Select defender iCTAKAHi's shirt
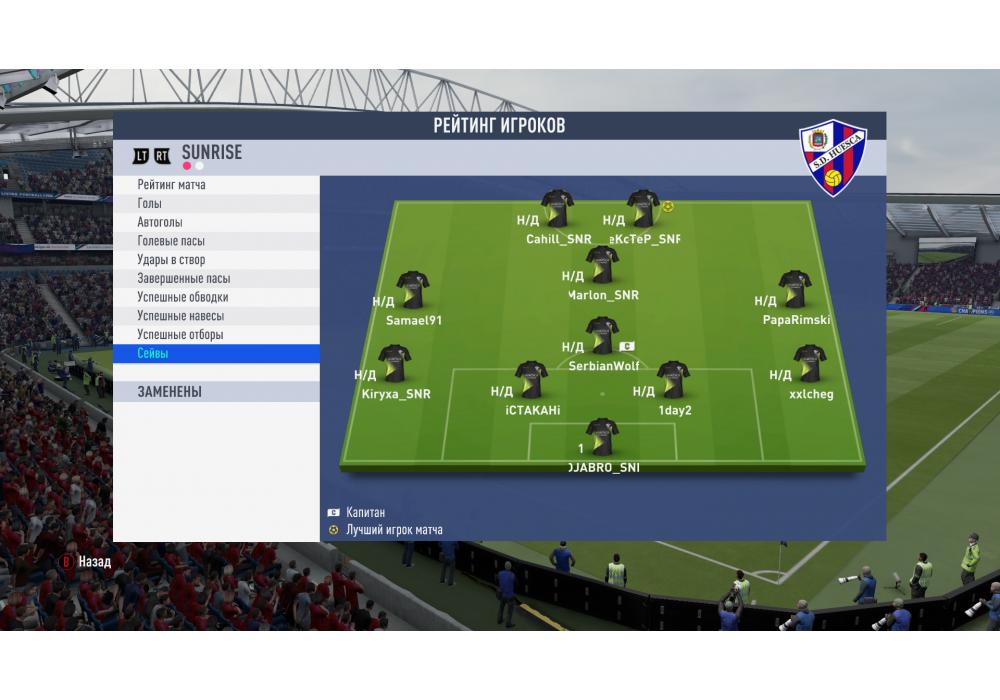Image resolution: width=1000 pixels, height=700 pixels. click(x=531, y=380)
